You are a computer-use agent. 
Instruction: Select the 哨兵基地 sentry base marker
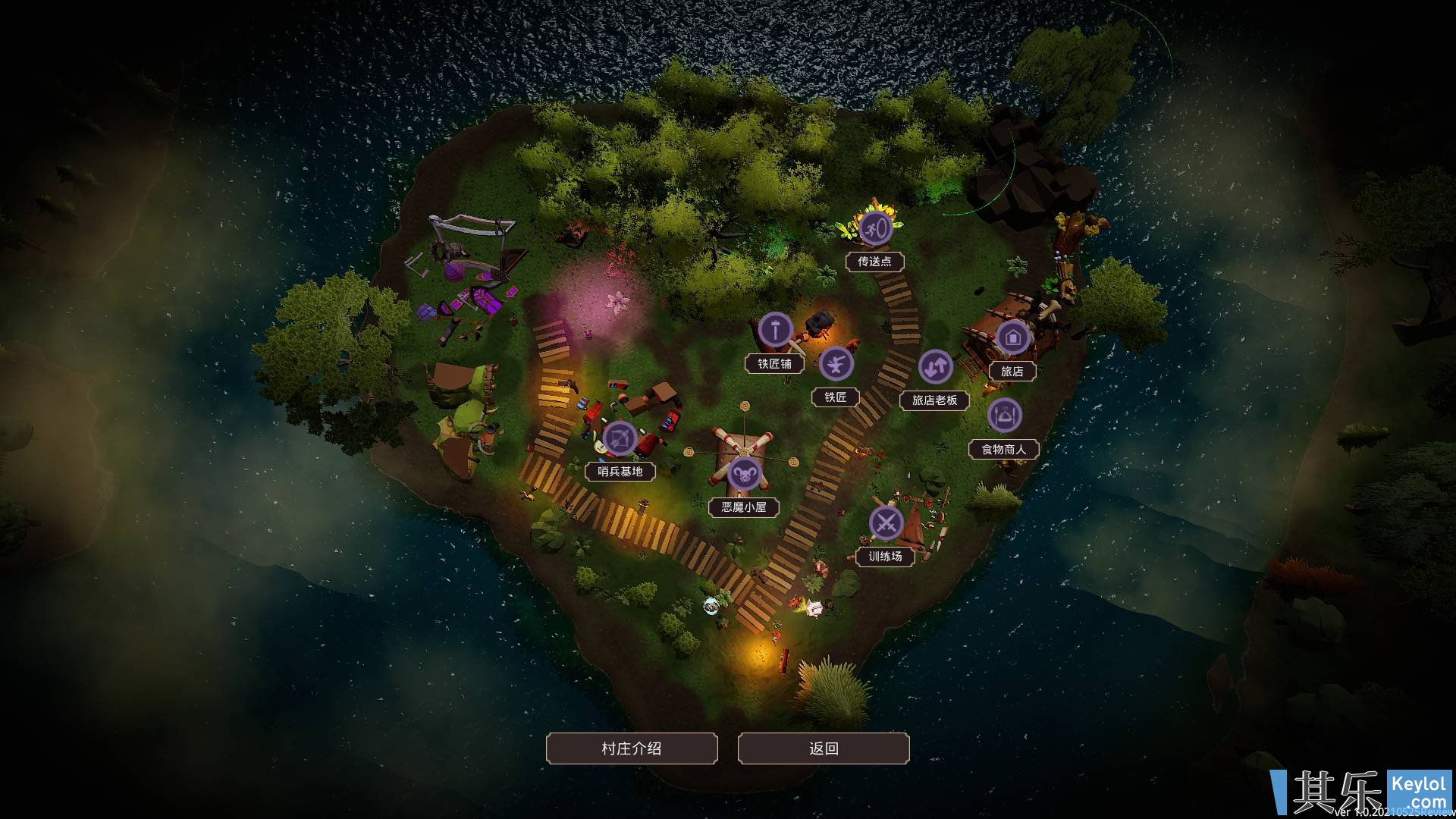[620, 438]
